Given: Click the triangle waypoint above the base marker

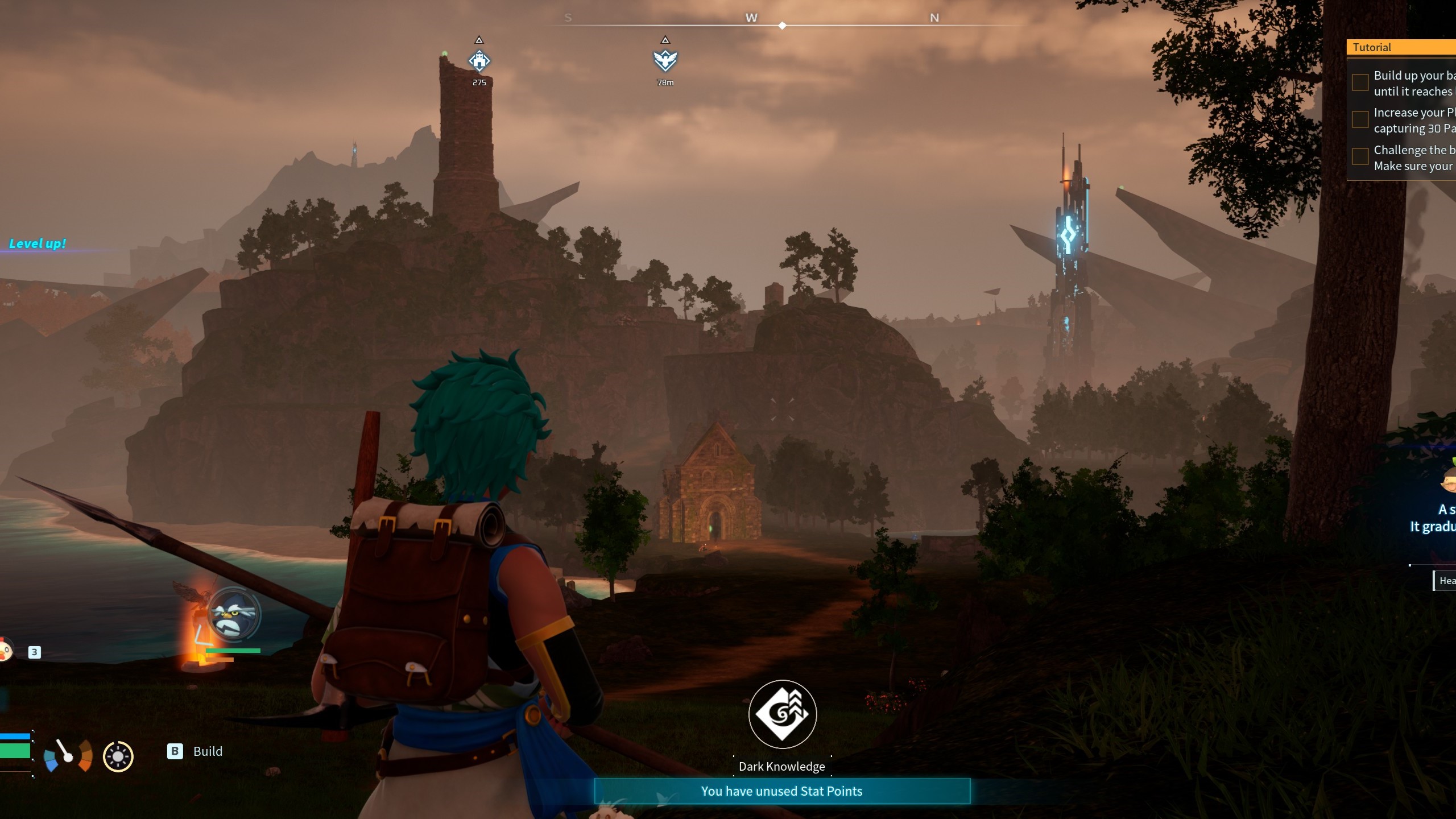Looking at the screenshot, I should 479,40.
